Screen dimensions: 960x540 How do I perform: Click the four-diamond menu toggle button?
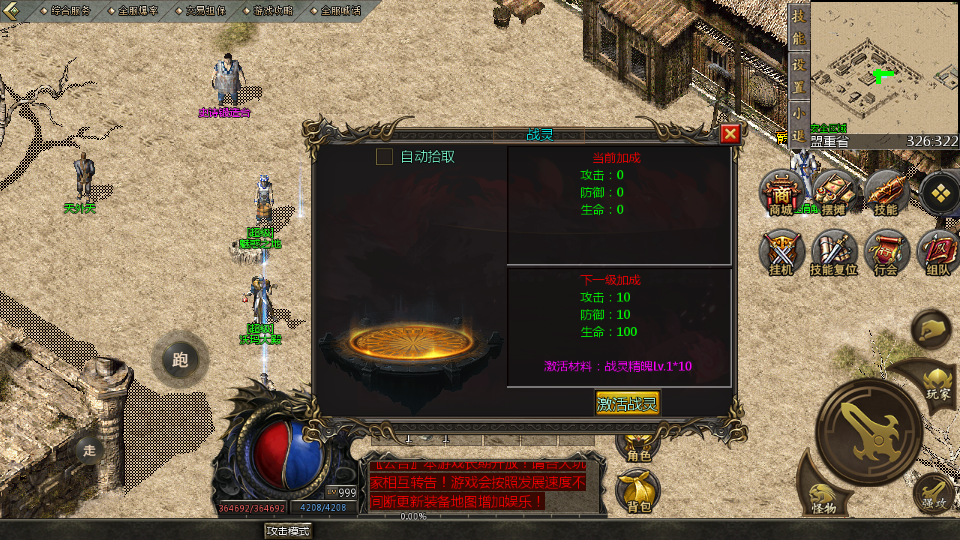(x=938, y=192)
